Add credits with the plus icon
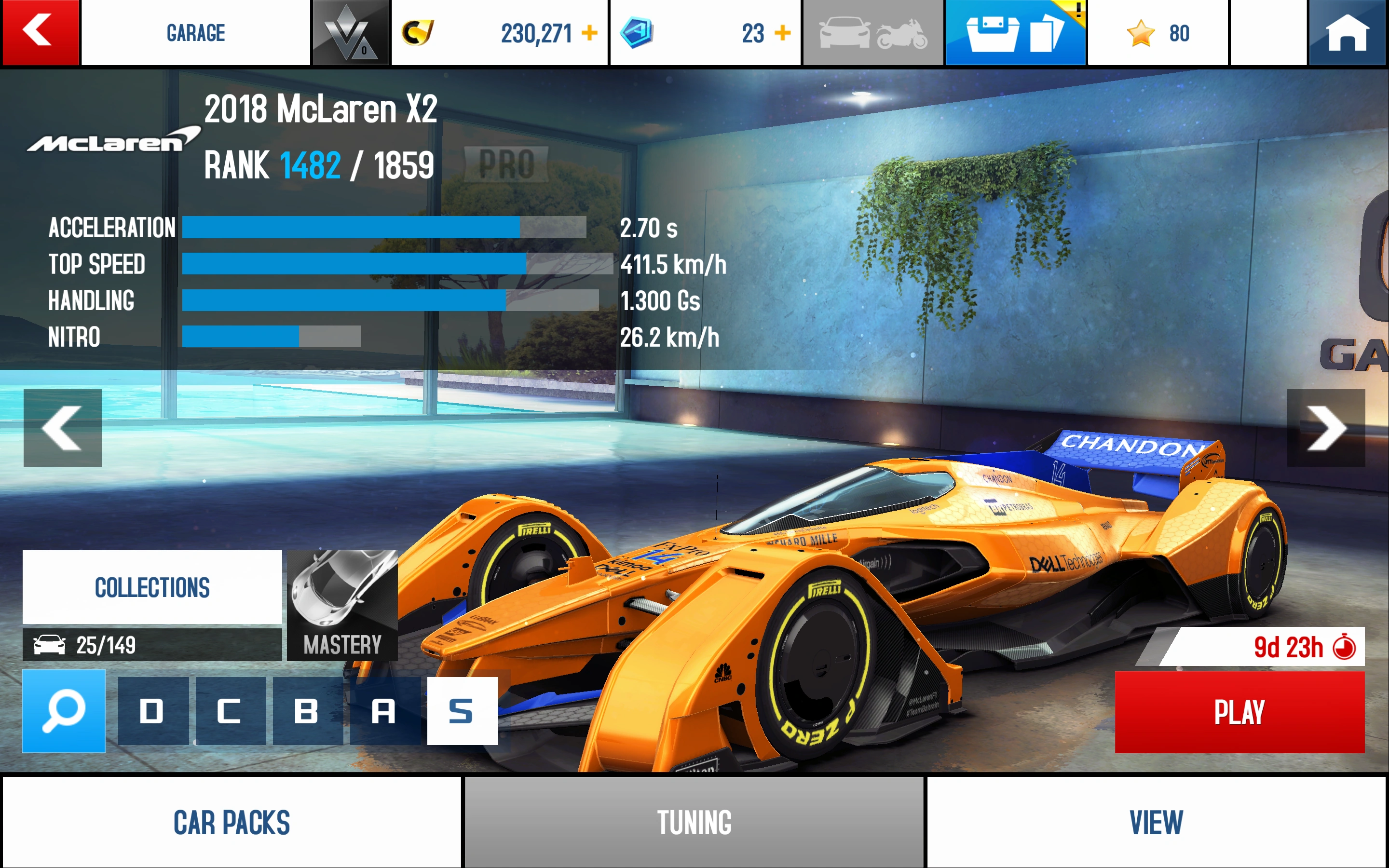The height and width of the screenshot is (868, 1389). 590,33
